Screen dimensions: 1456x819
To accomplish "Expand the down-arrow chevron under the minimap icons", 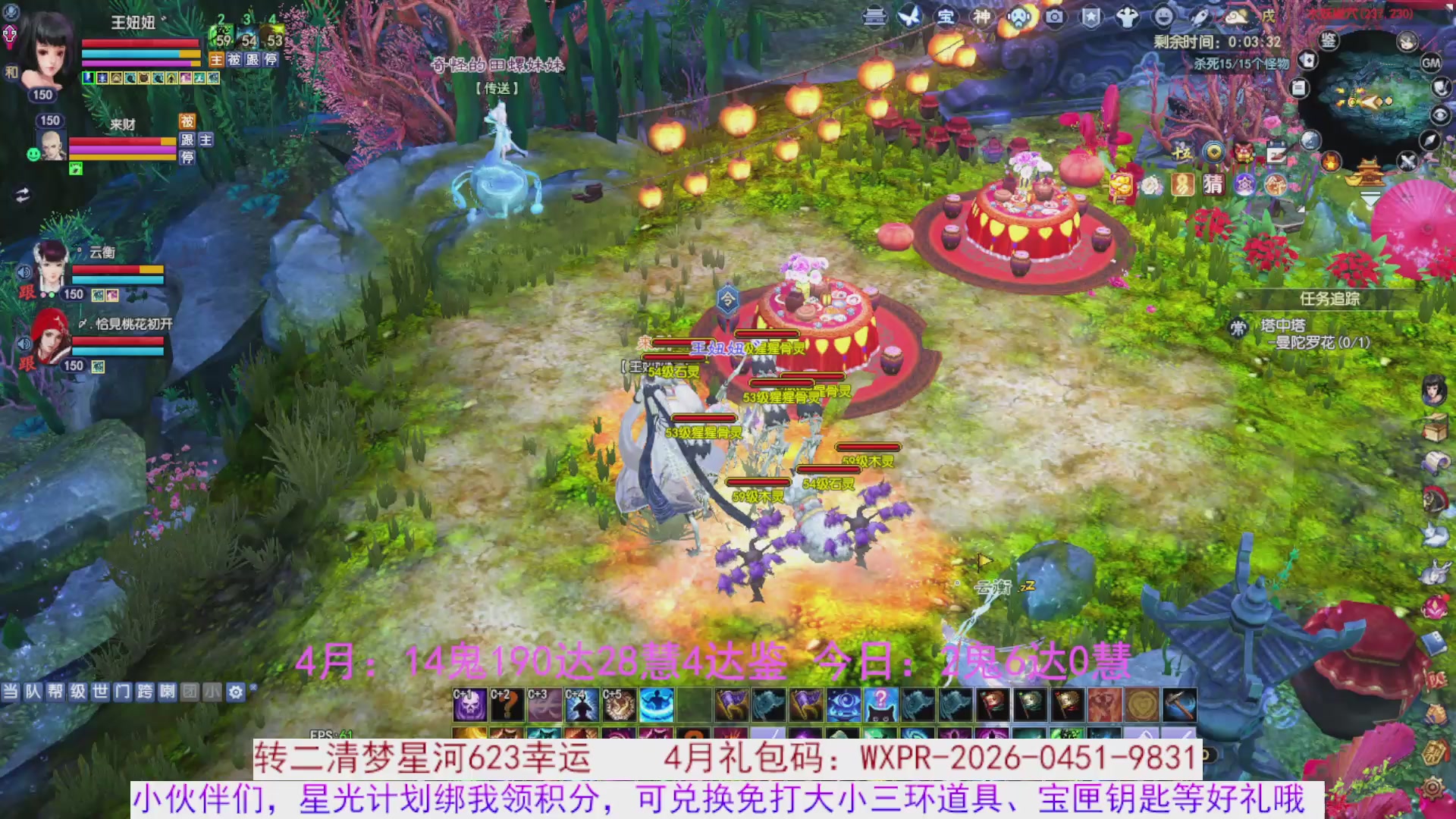I will pyautogui.click(x=1370, y=199).
